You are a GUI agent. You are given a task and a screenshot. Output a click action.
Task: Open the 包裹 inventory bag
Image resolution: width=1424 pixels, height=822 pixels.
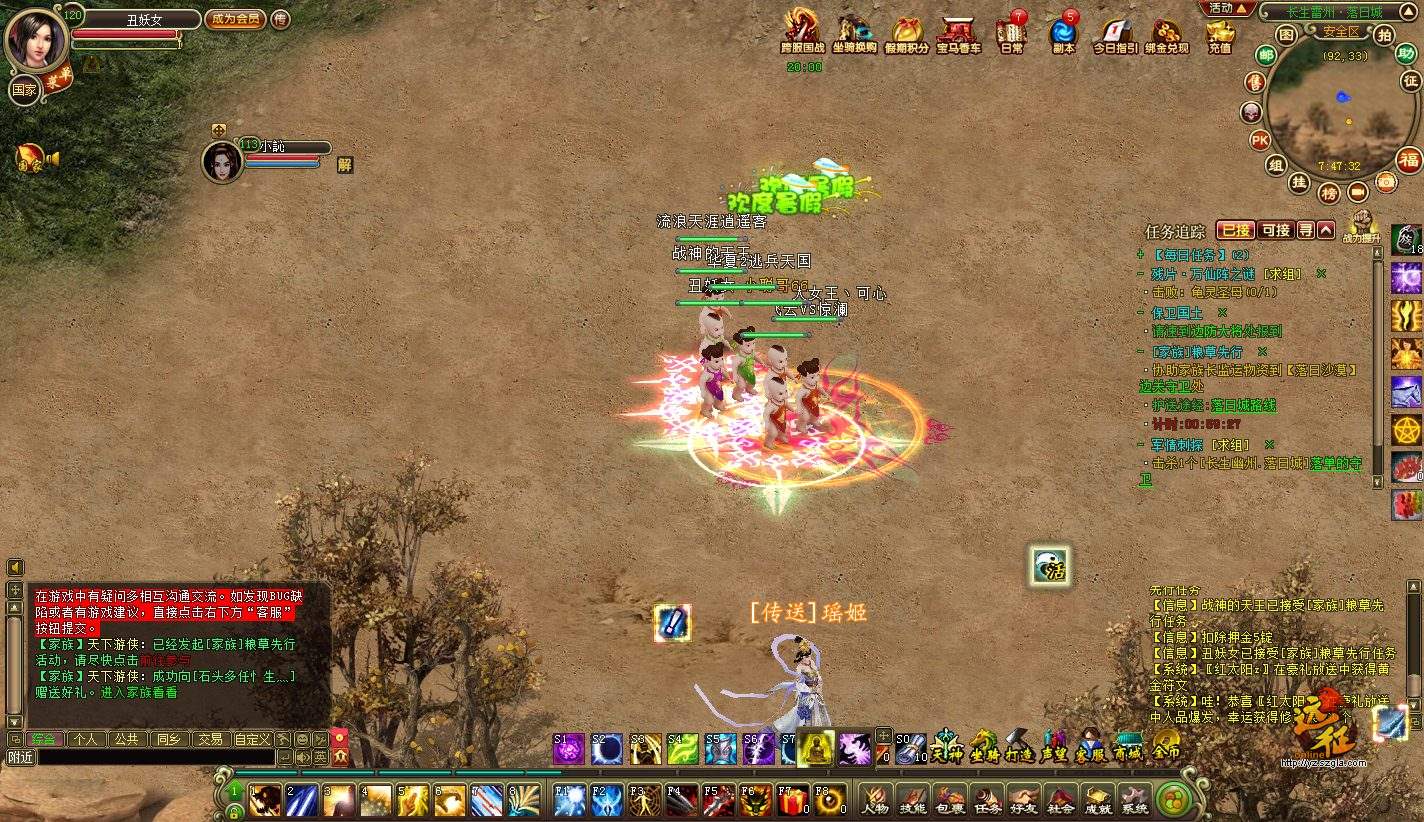pos(949,800)
